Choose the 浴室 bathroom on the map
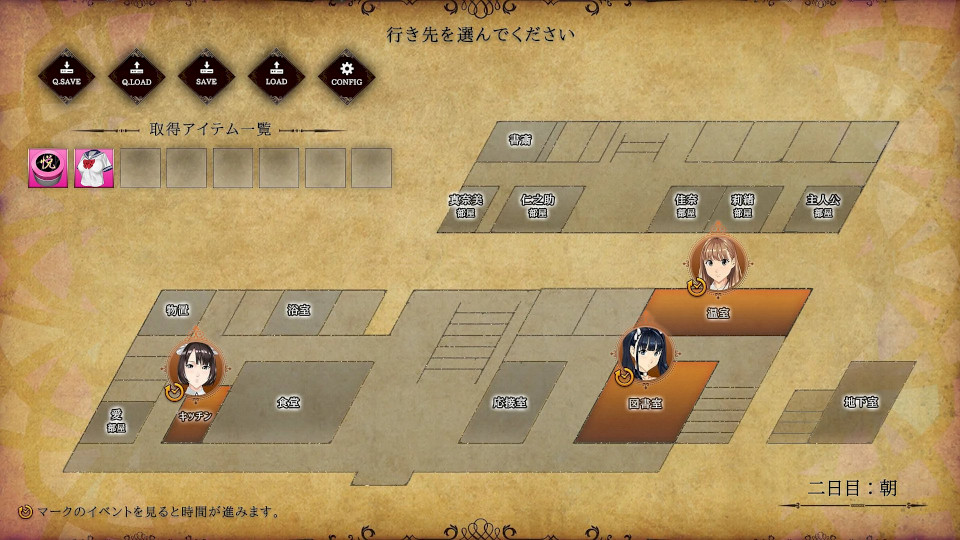The width and height of the screenshot is (960, 540). (298, 311)
